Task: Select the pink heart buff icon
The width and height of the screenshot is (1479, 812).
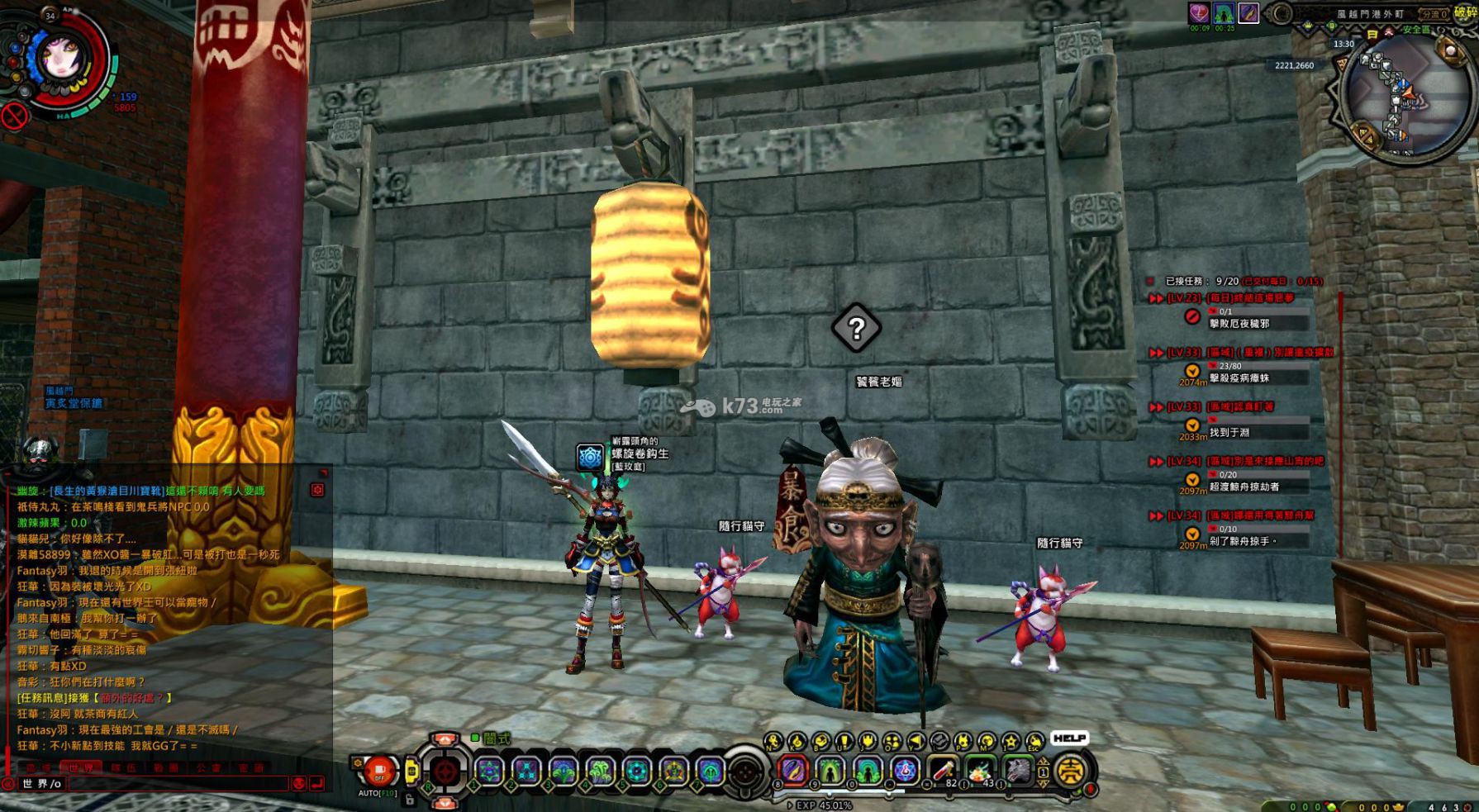Action: pyautogui.click(x=1199, y=13)
